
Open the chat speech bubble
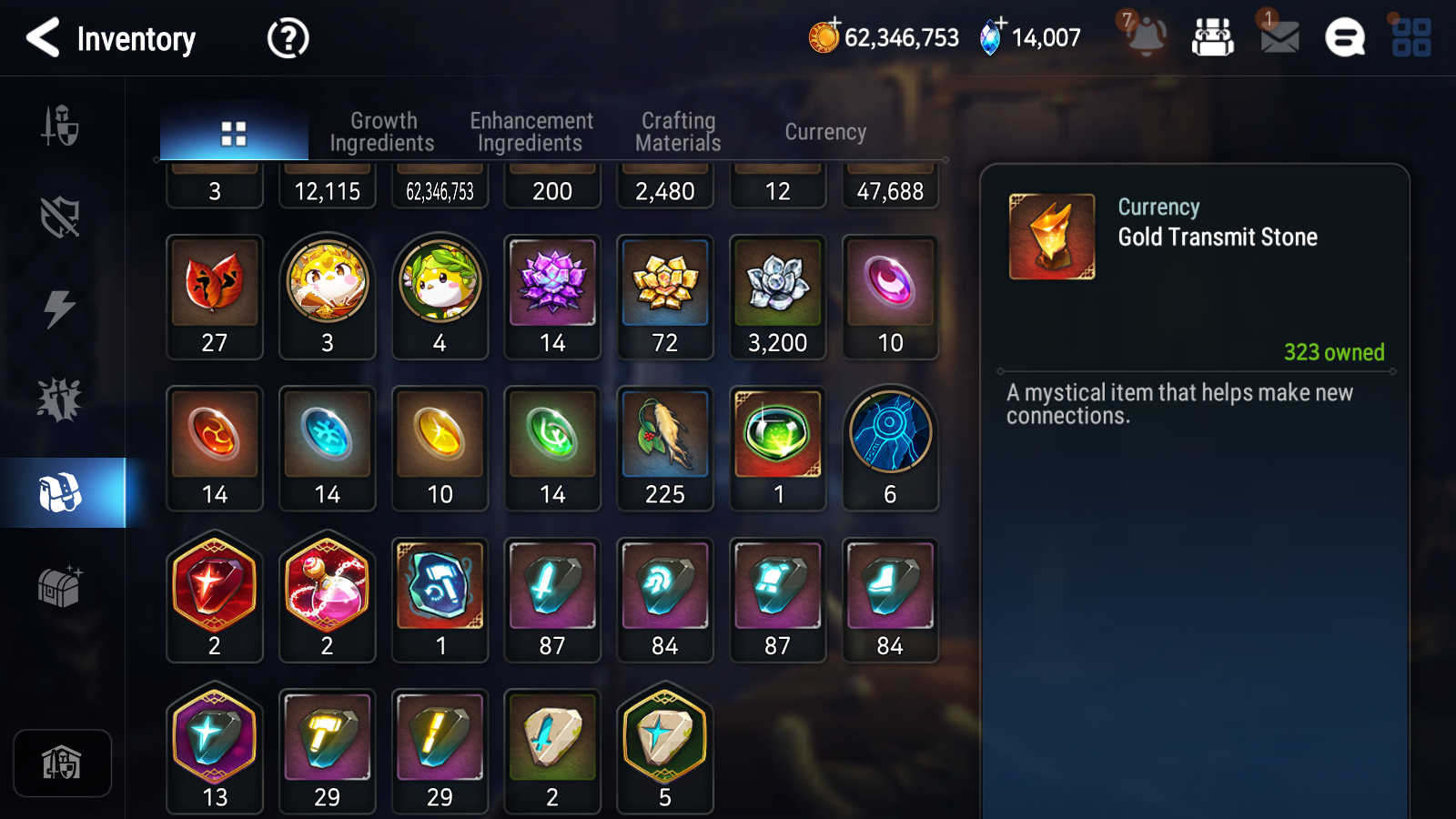(1345, 37)
